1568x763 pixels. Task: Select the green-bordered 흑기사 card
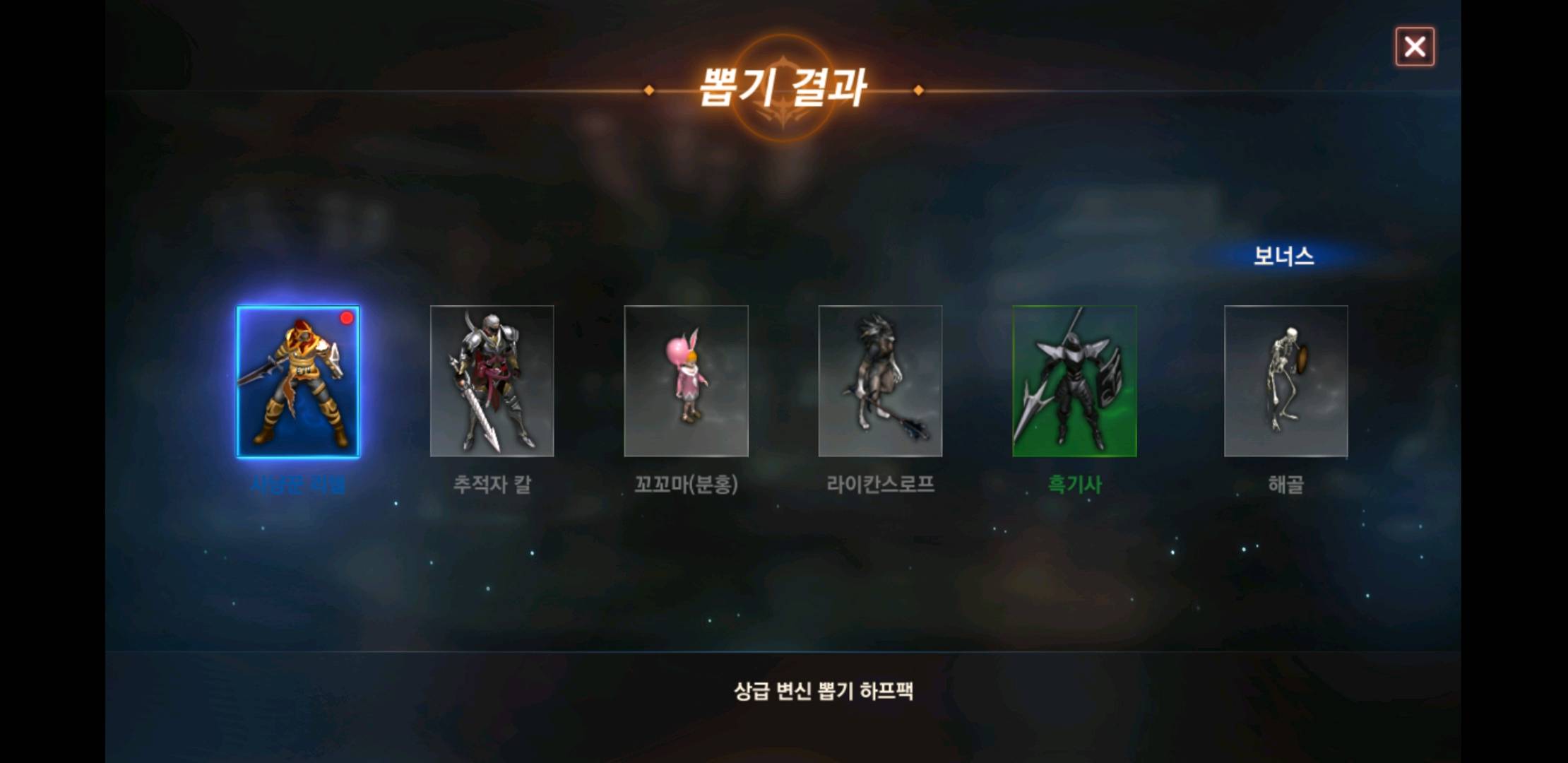tap(1074, 381)
